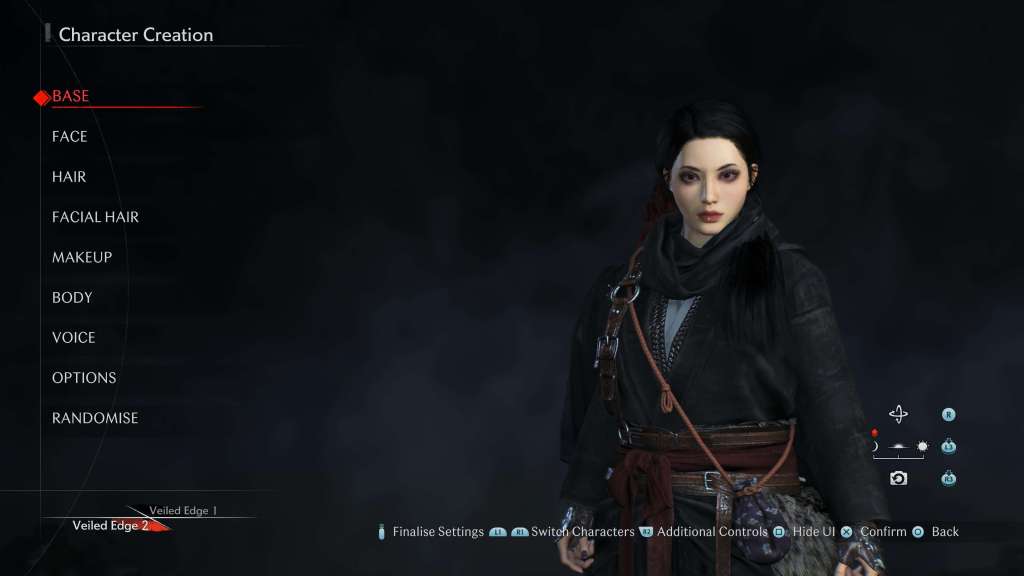Click the character rotate arrows icon

click(x=898, y=414)
